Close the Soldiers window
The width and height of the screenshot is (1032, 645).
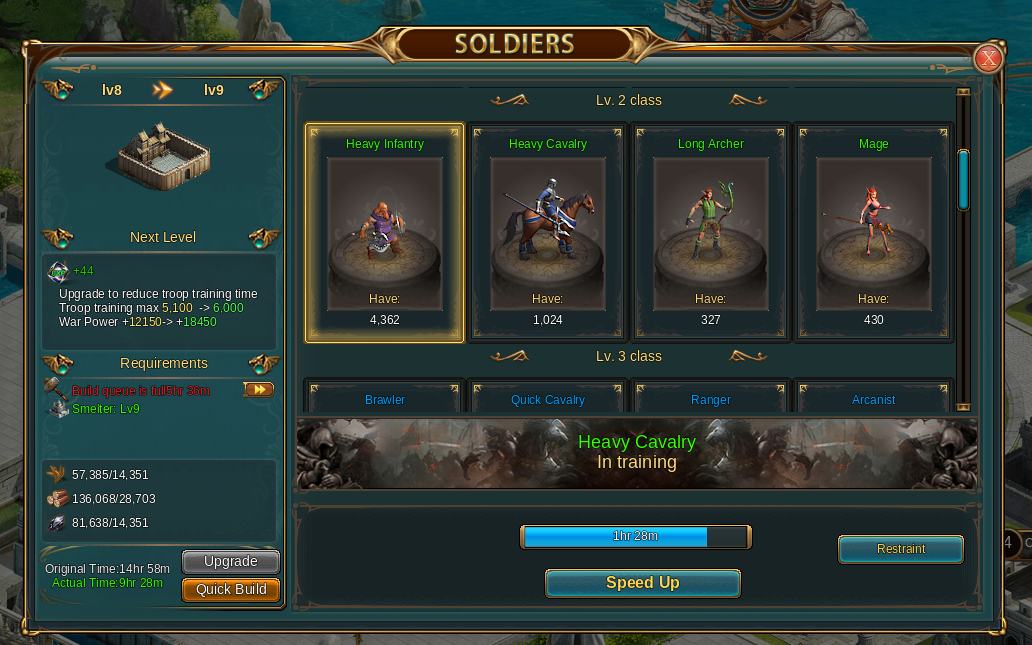click(988, 59)
